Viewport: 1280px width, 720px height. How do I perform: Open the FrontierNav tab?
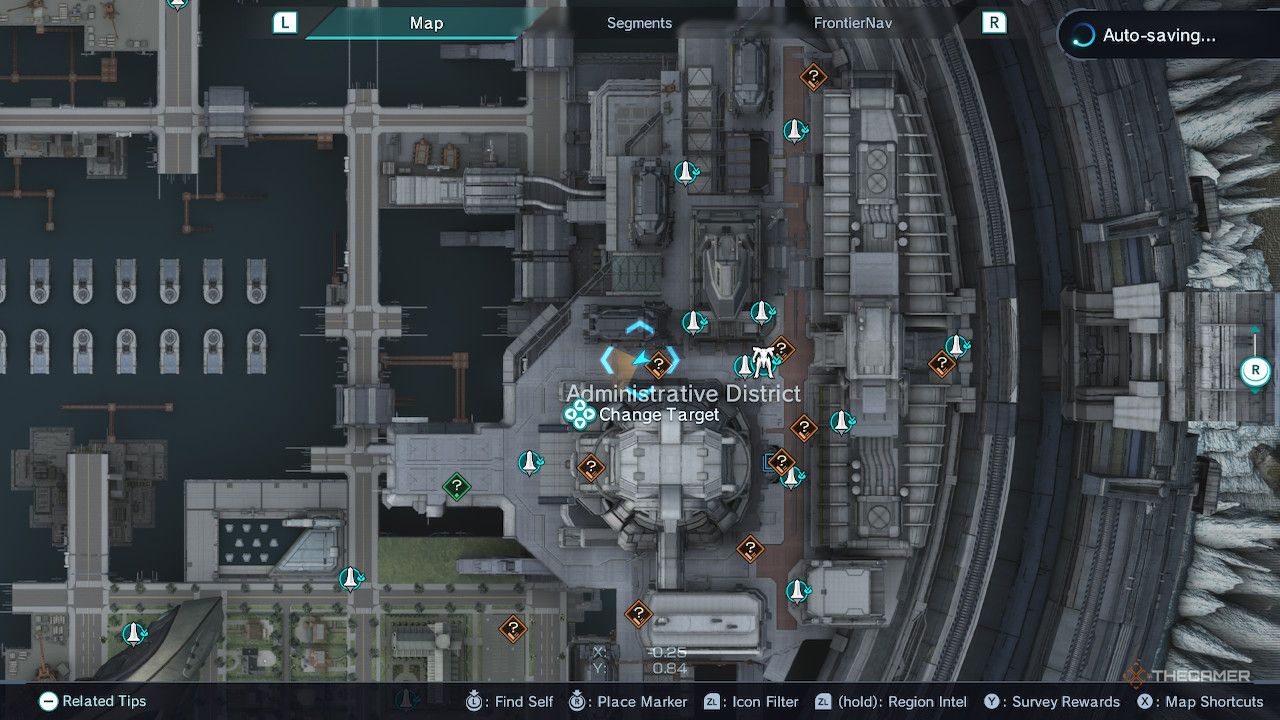(852, 22)
